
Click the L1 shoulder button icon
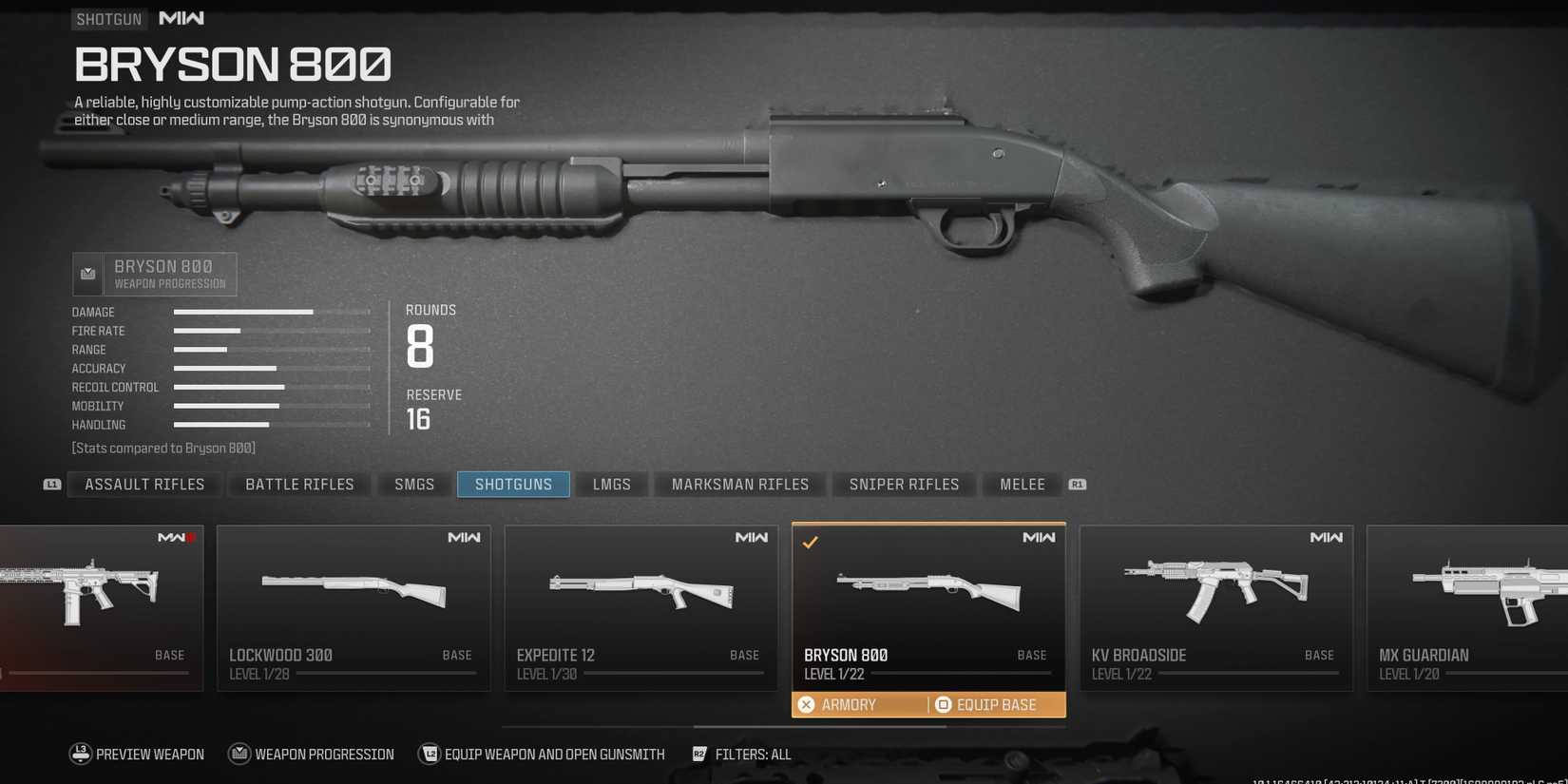(x=52, y=485)
